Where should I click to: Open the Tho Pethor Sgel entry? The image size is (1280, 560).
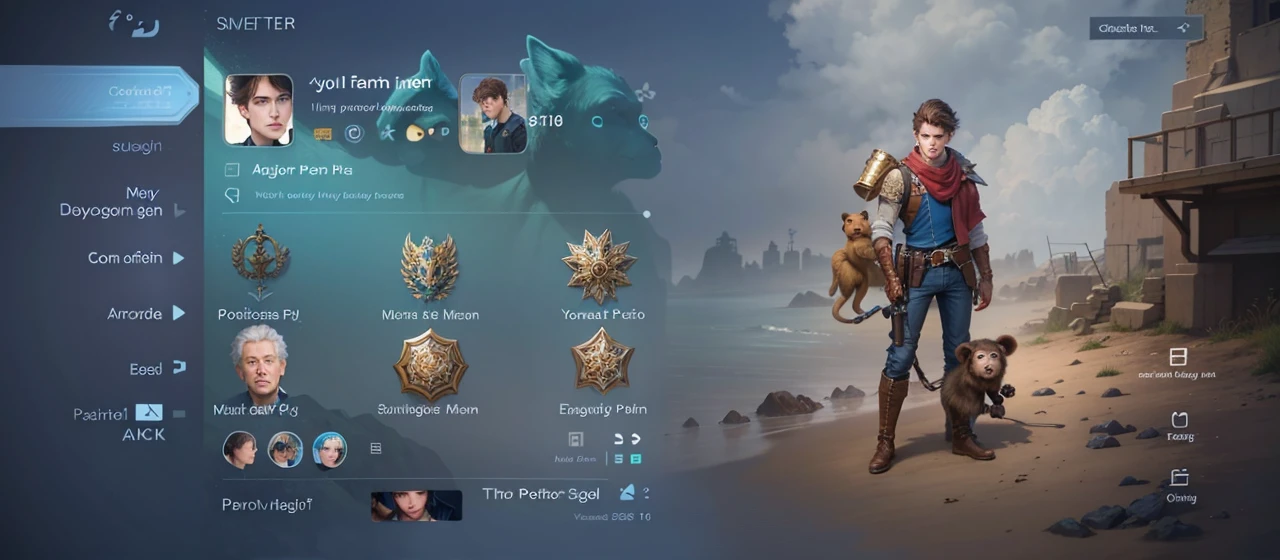pyautogui.click(x=541, y=494)
